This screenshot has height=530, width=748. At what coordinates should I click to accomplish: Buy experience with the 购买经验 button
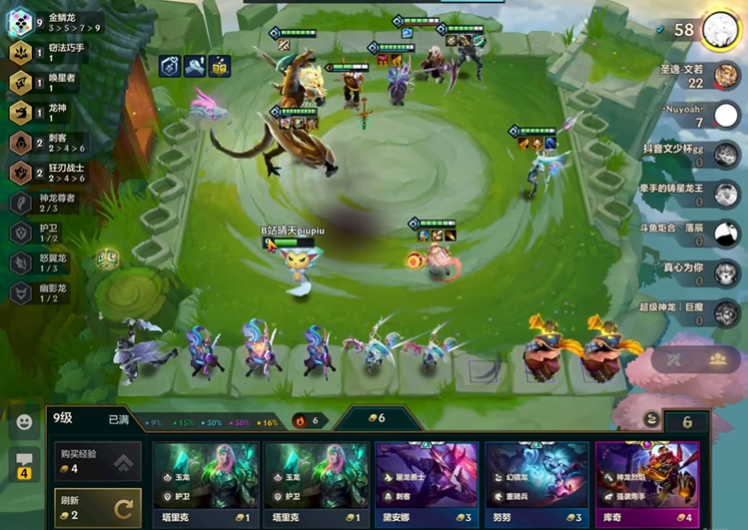click(x=97, y=462)
